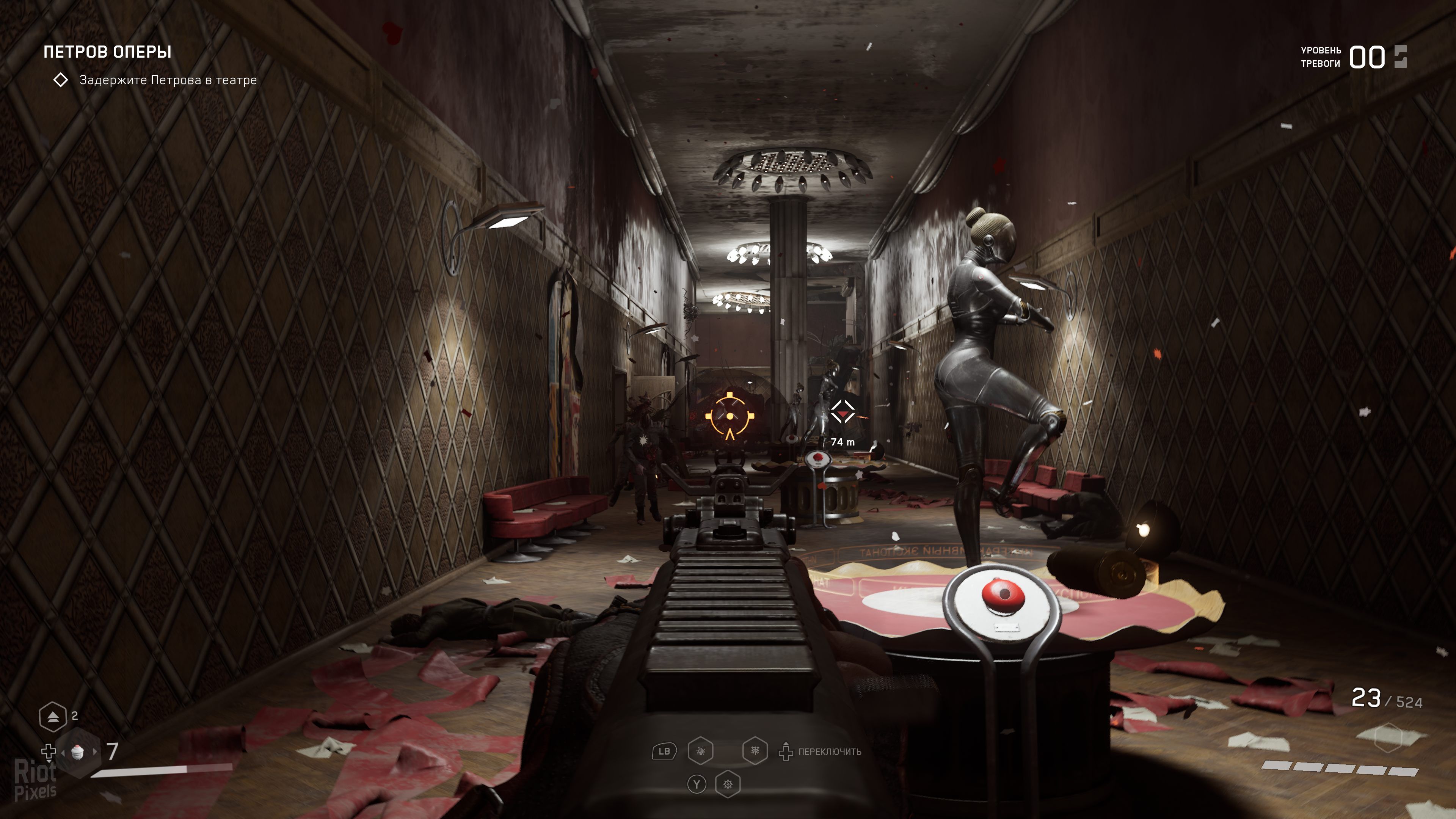Click the 74 m objective waypoint marker
The width and height of the screenshot is (1456, 819).
[842, 412]
